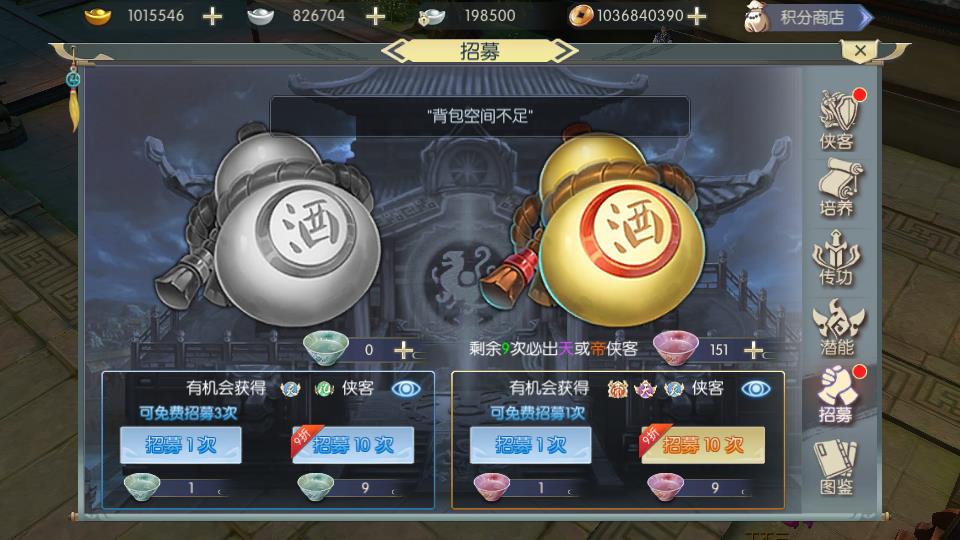Recruit once with the silver wine gourd

[x=181, y=445]
